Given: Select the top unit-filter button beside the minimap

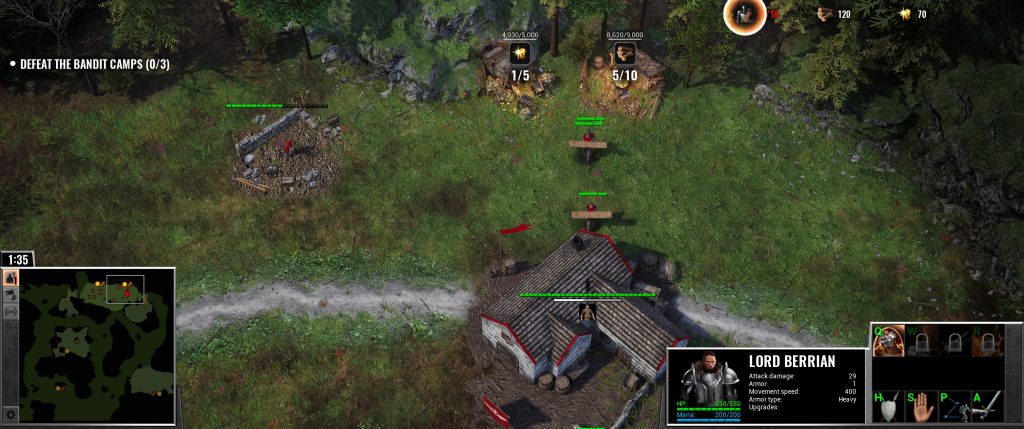Looking at the screenshot, I should 11,278.
